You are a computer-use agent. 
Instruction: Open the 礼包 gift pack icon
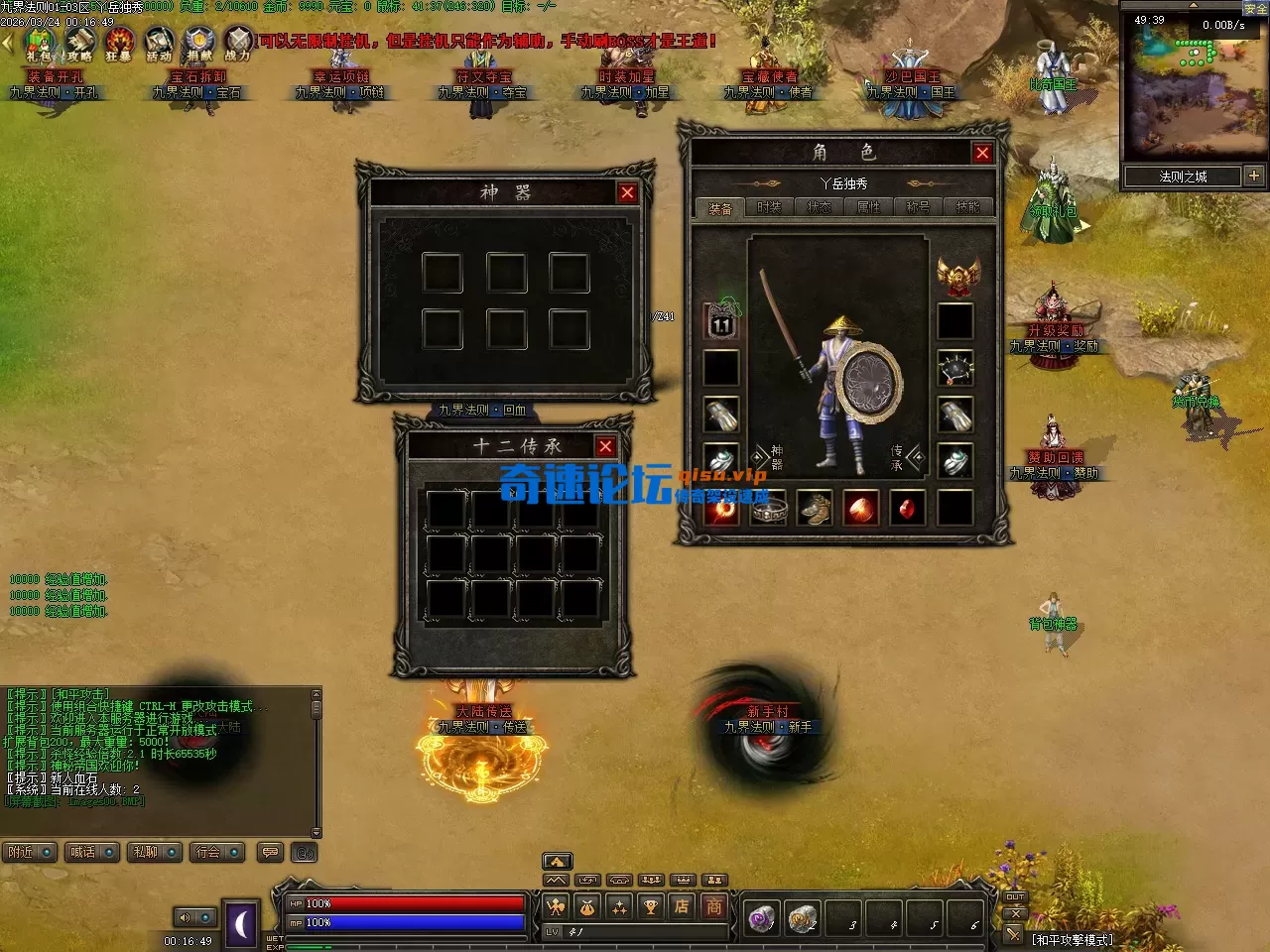click(39, 44)
